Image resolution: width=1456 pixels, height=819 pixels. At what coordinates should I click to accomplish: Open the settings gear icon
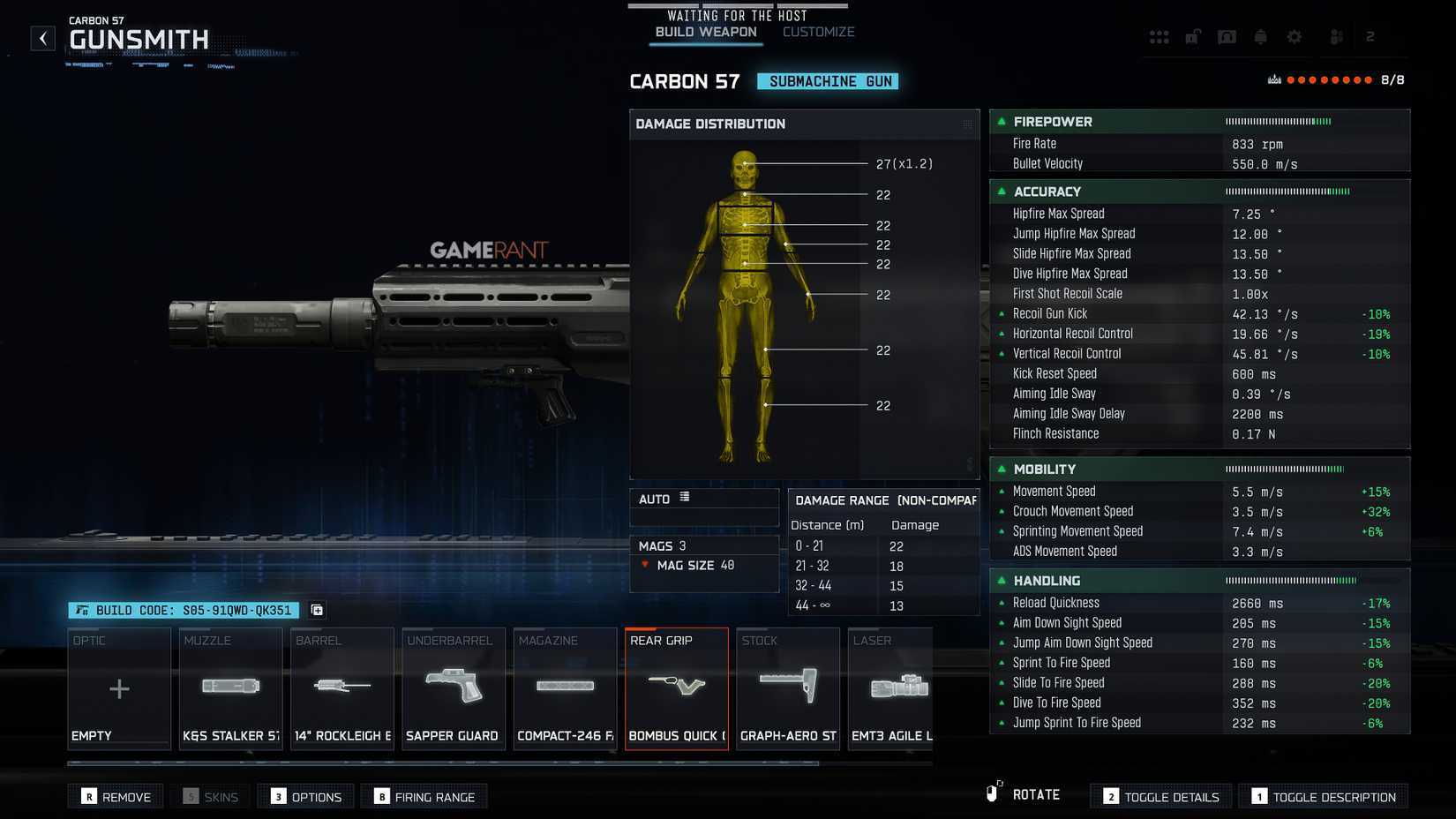[x=1294, y=36]
